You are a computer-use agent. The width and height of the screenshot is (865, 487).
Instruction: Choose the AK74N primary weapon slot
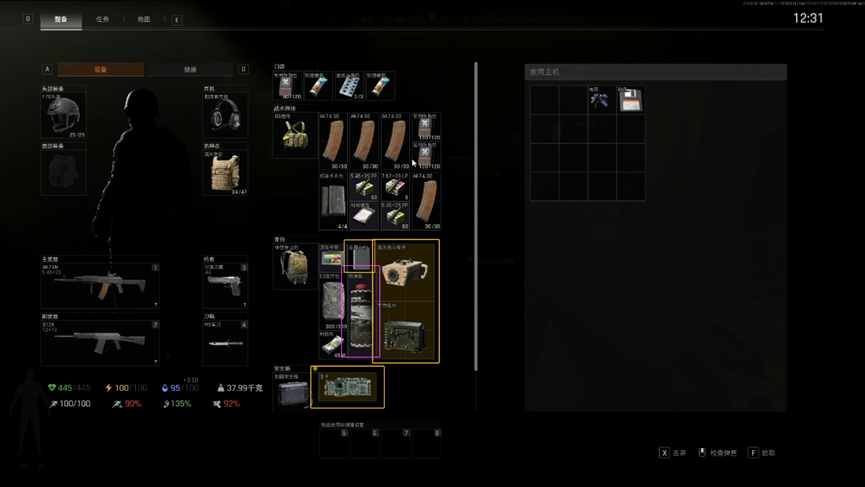point(99,286)
